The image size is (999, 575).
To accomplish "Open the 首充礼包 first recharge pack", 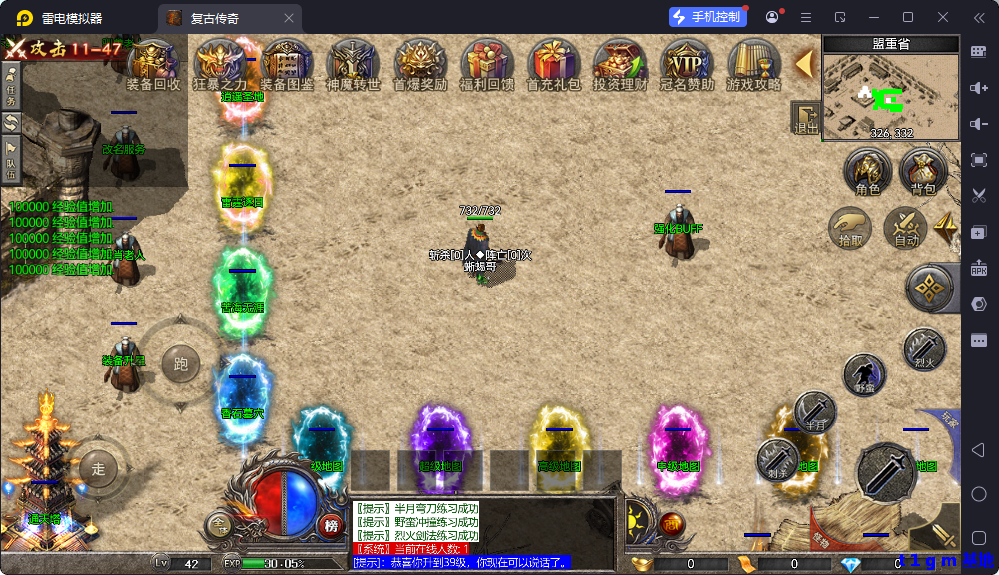I will [x=553, y=65].
